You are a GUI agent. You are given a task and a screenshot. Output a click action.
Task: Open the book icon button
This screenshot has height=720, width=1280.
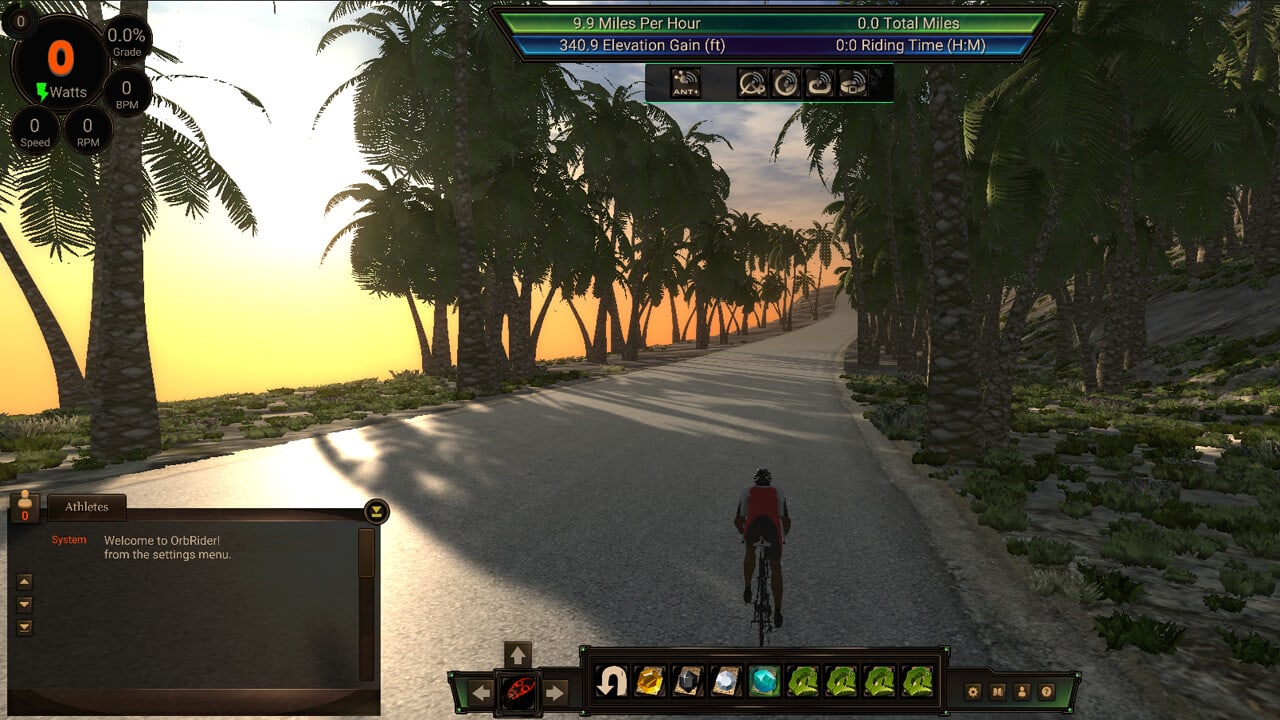click(x=997, y=691)
